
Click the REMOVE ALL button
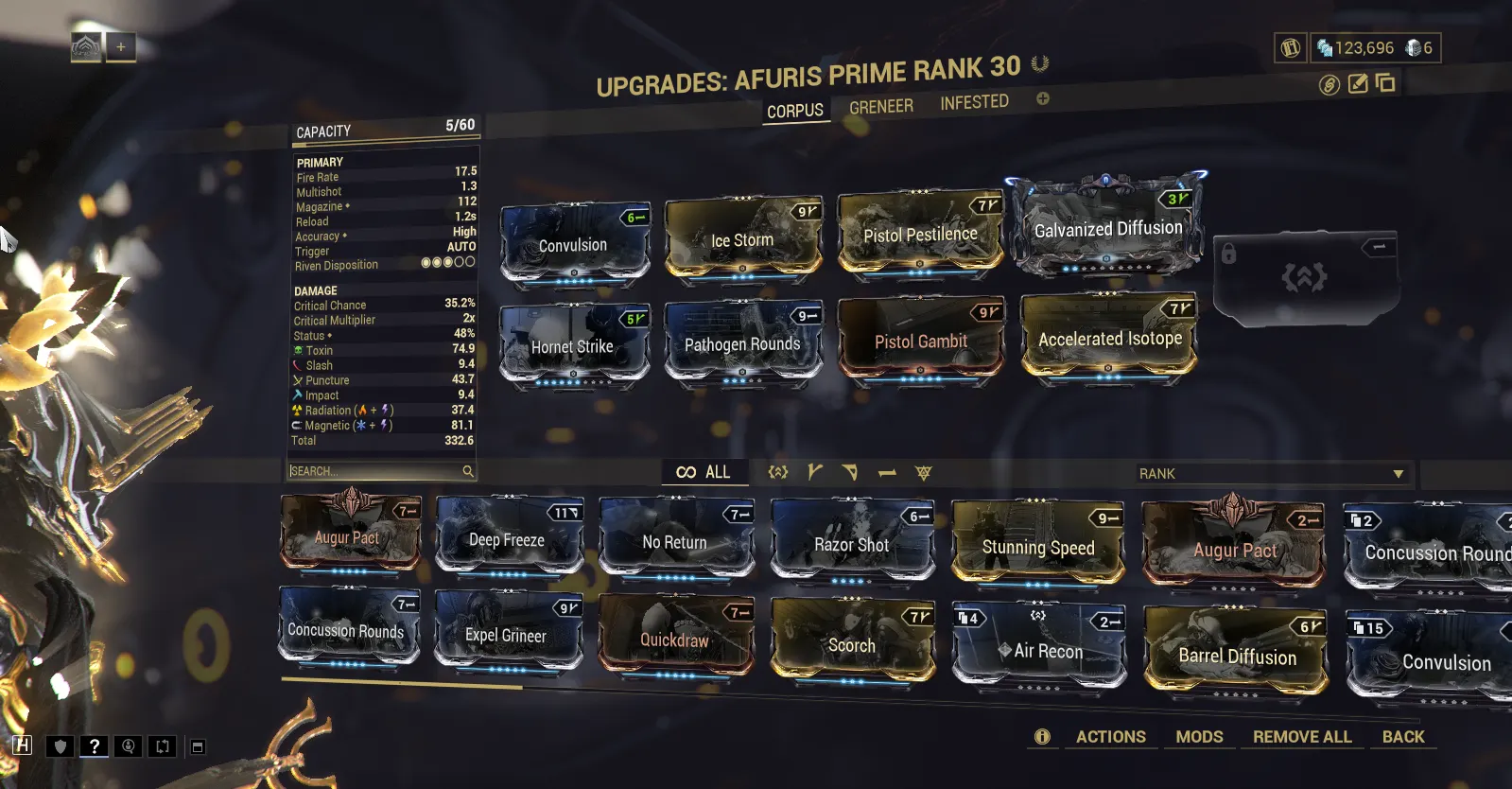[x=1301, y=736]
